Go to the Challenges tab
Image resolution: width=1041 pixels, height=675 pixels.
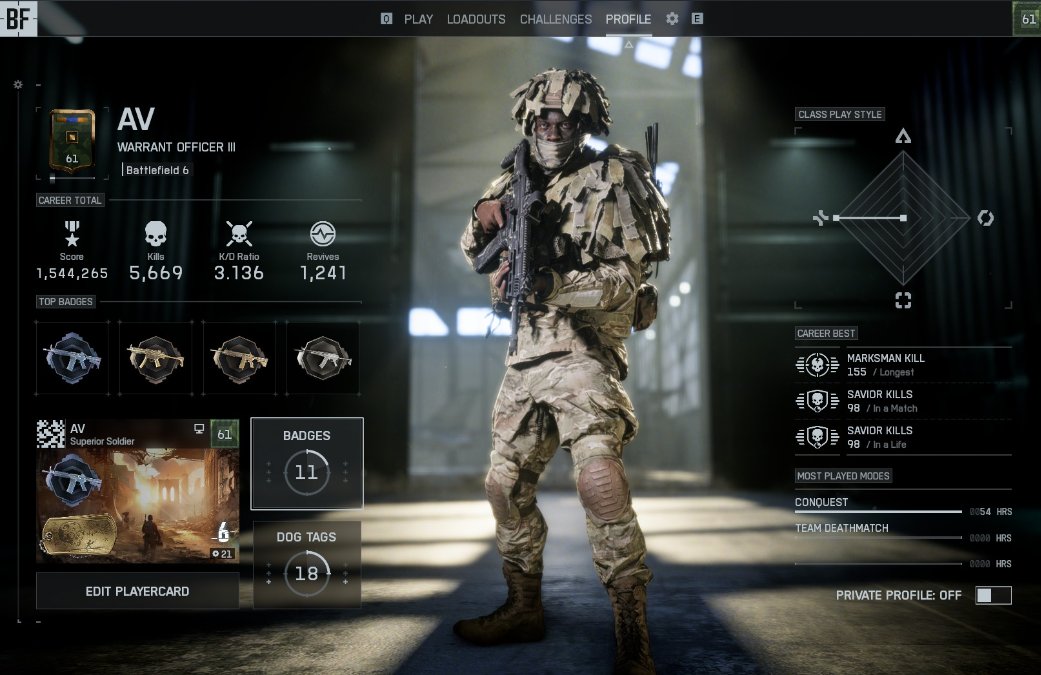[x=556, y=19]
